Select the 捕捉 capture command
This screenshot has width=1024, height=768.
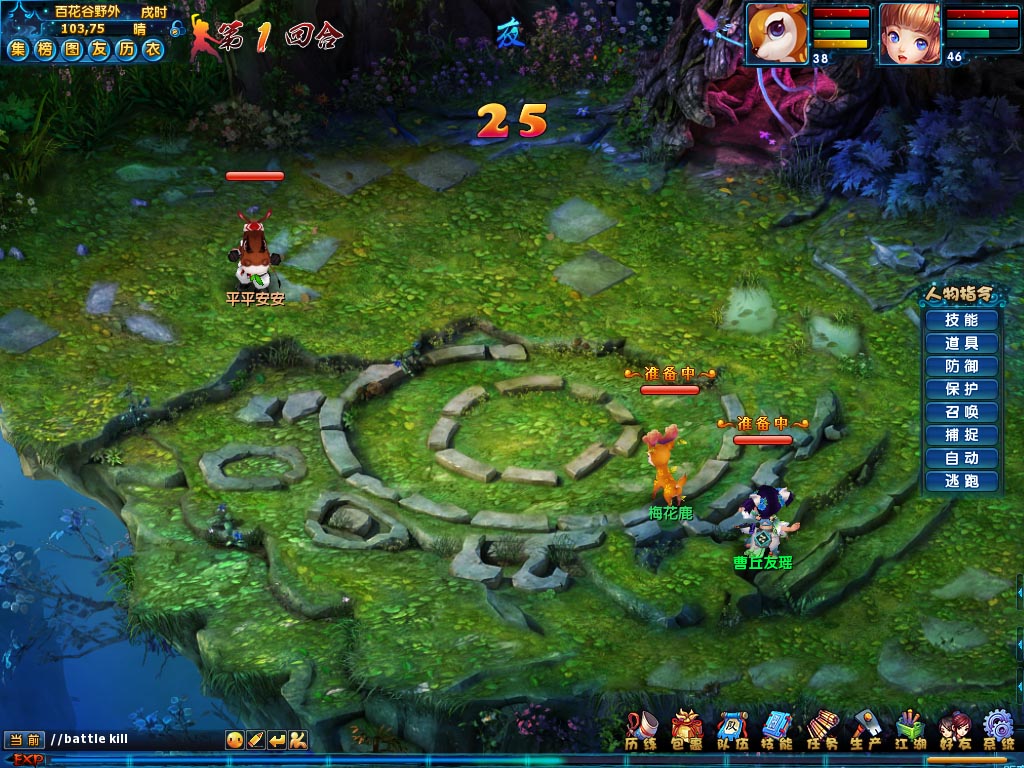[961, 435]
